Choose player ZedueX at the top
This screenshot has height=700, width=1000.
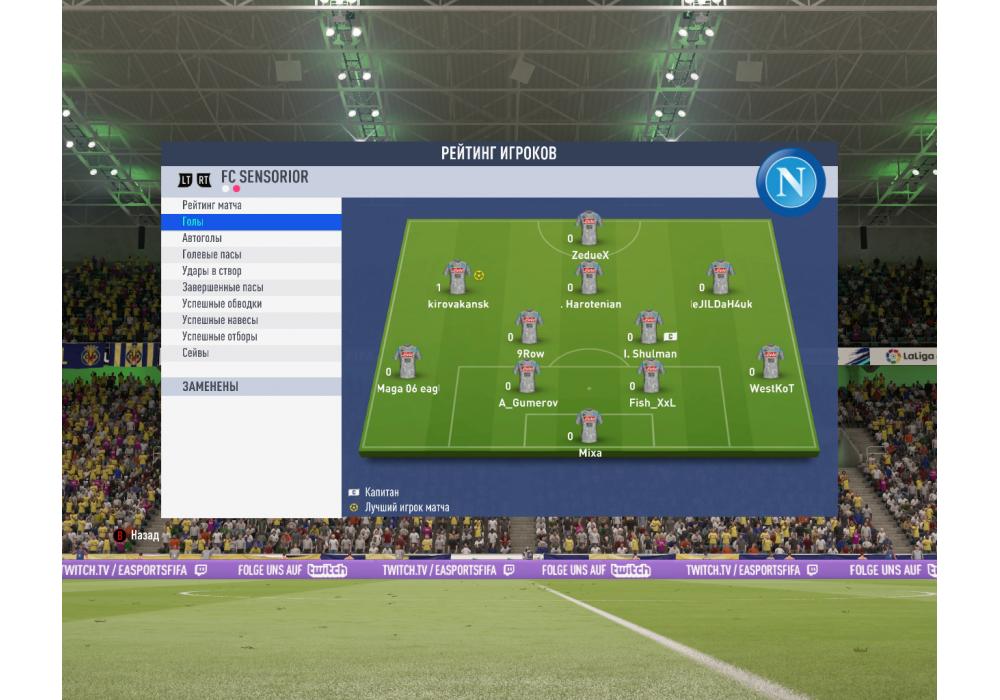tap(589, 229)
